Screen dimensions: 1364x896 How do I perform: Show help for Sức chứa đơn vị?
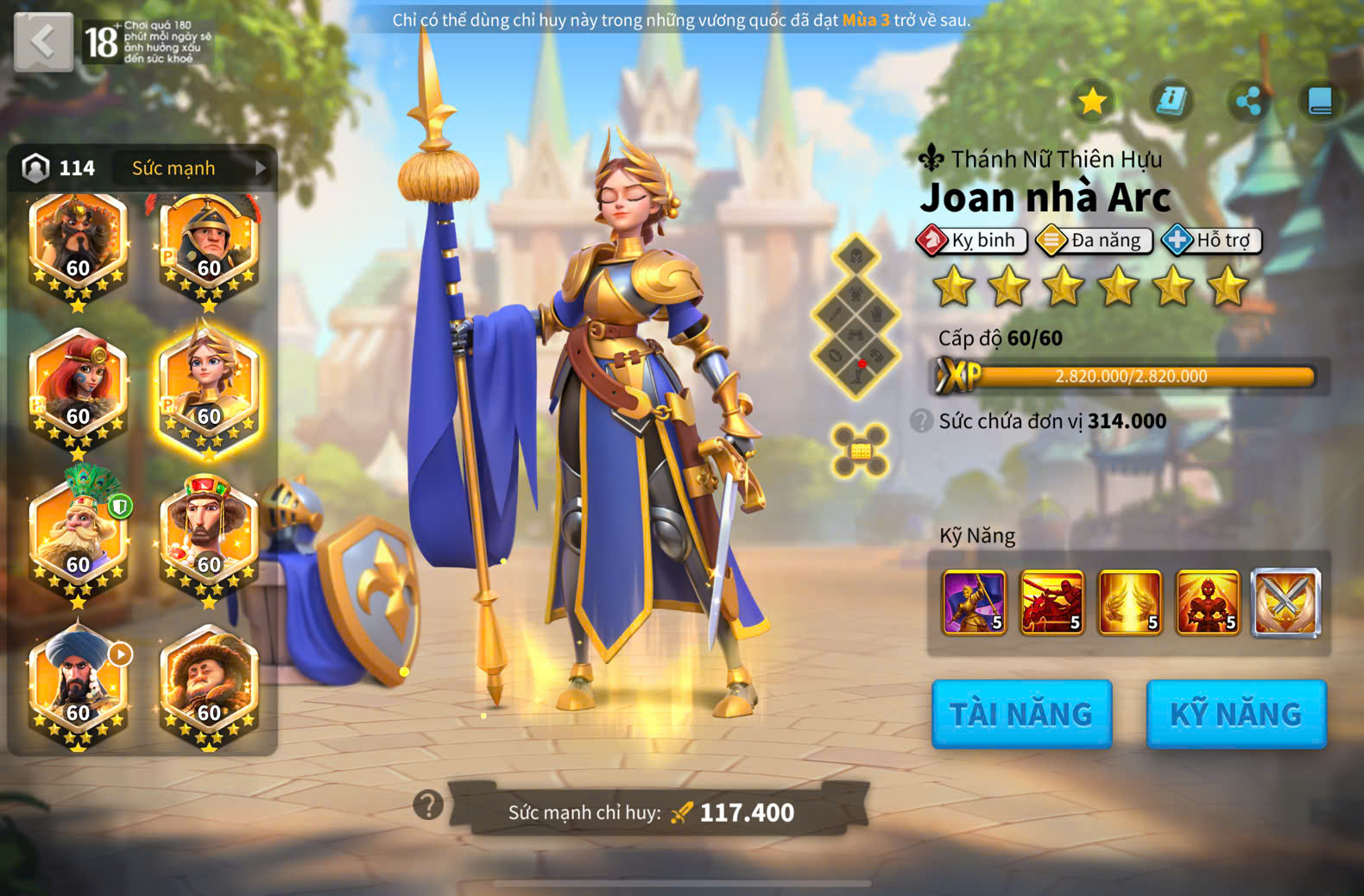click(x=921, y=421)
